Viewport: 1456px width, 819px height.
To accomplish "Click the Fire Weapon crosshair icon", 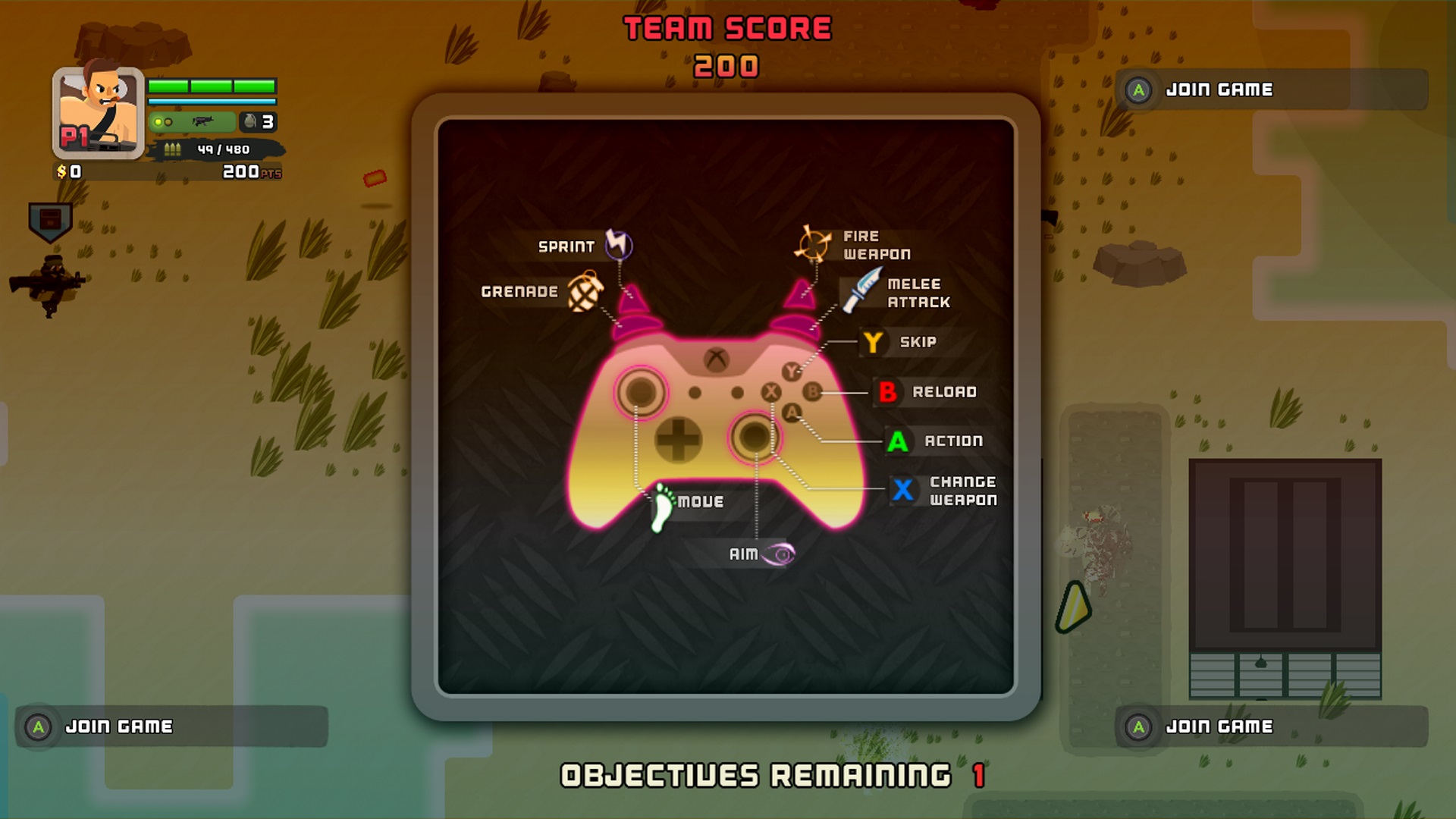I will [812, 244].
